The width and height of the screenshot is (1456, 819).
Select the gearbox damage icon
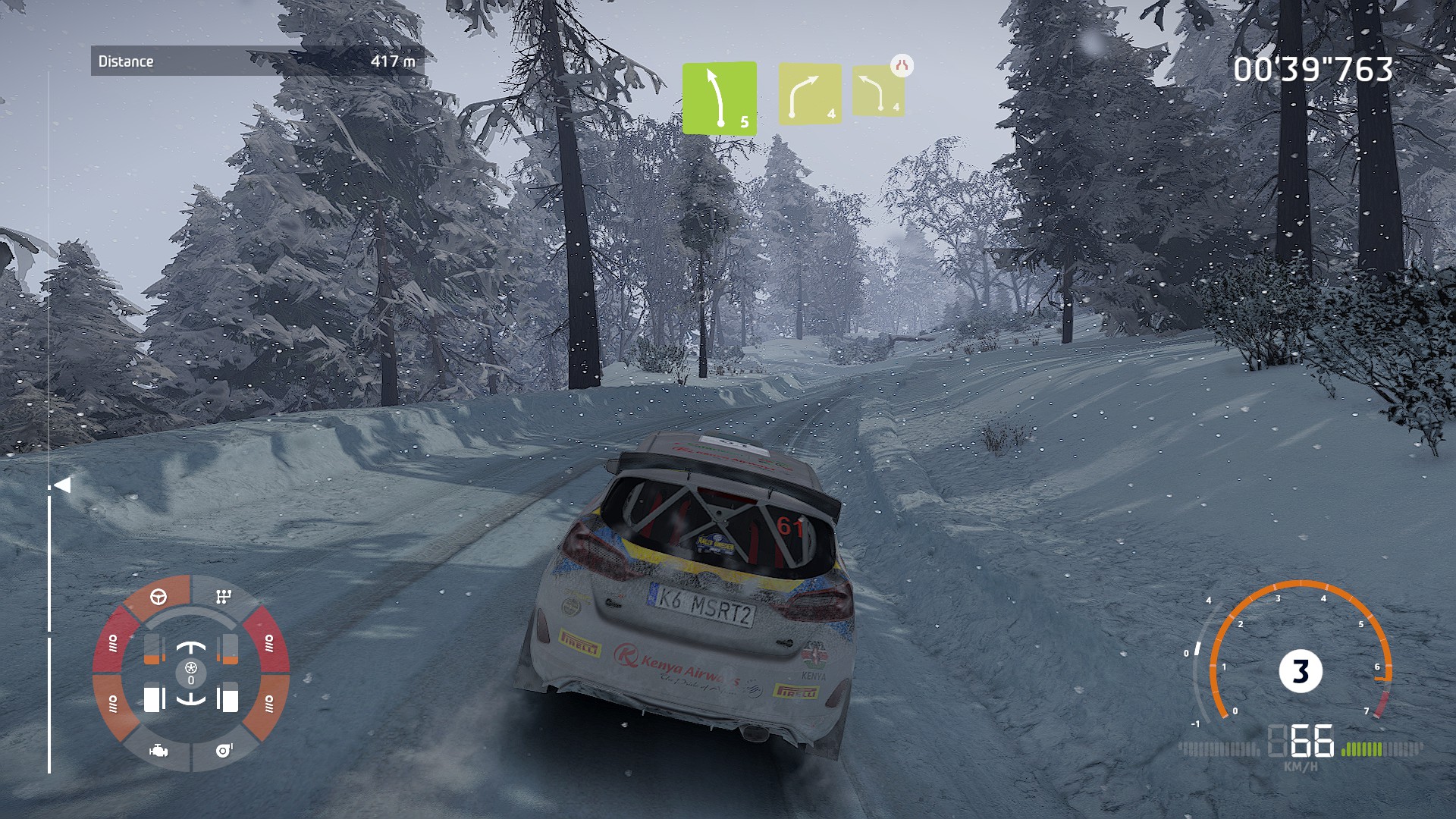(x=223, y=597)
